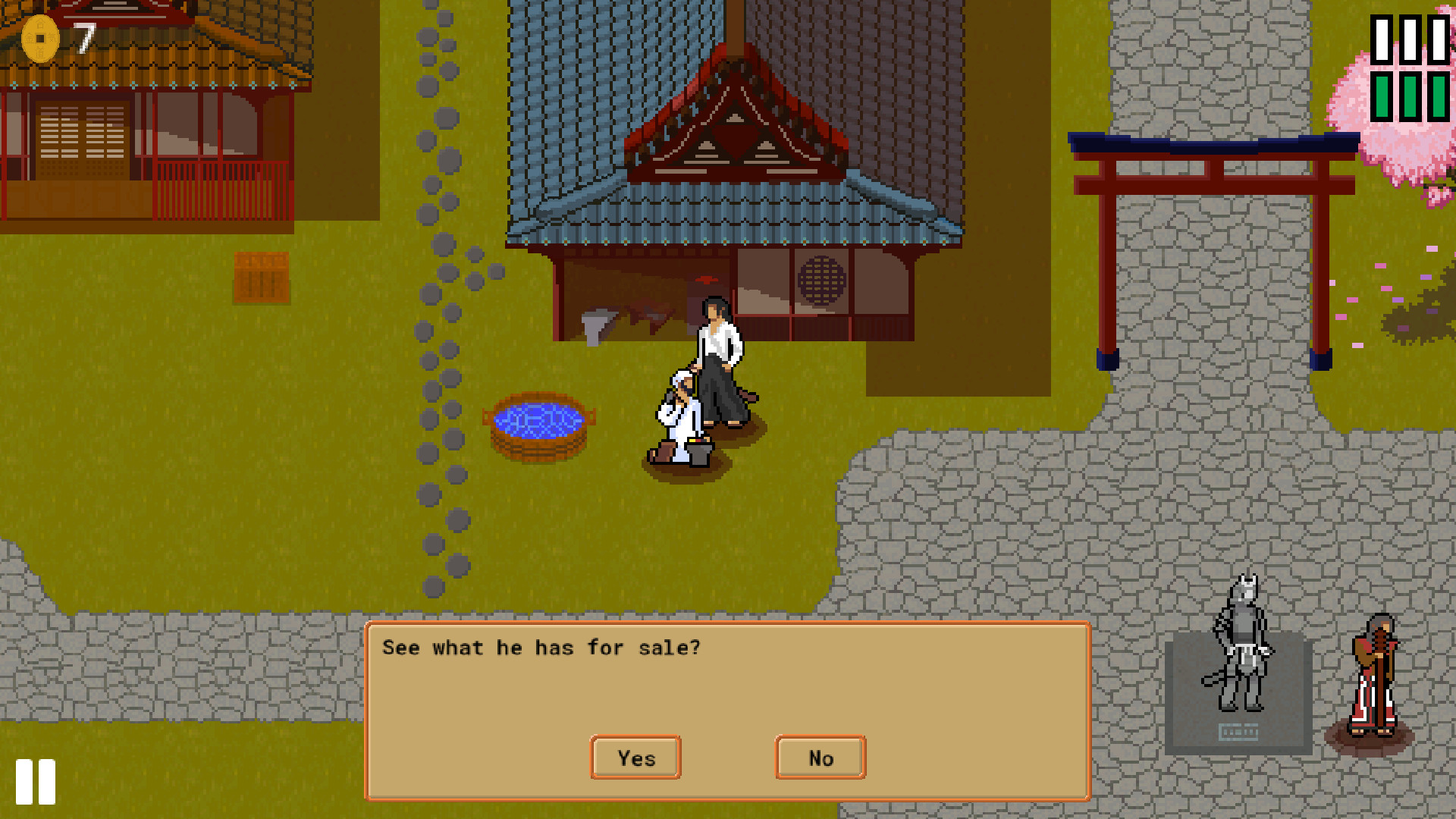Expand the shrine doorway with the round window
This screenshot has width=1456, height=819.
[820, 281]
